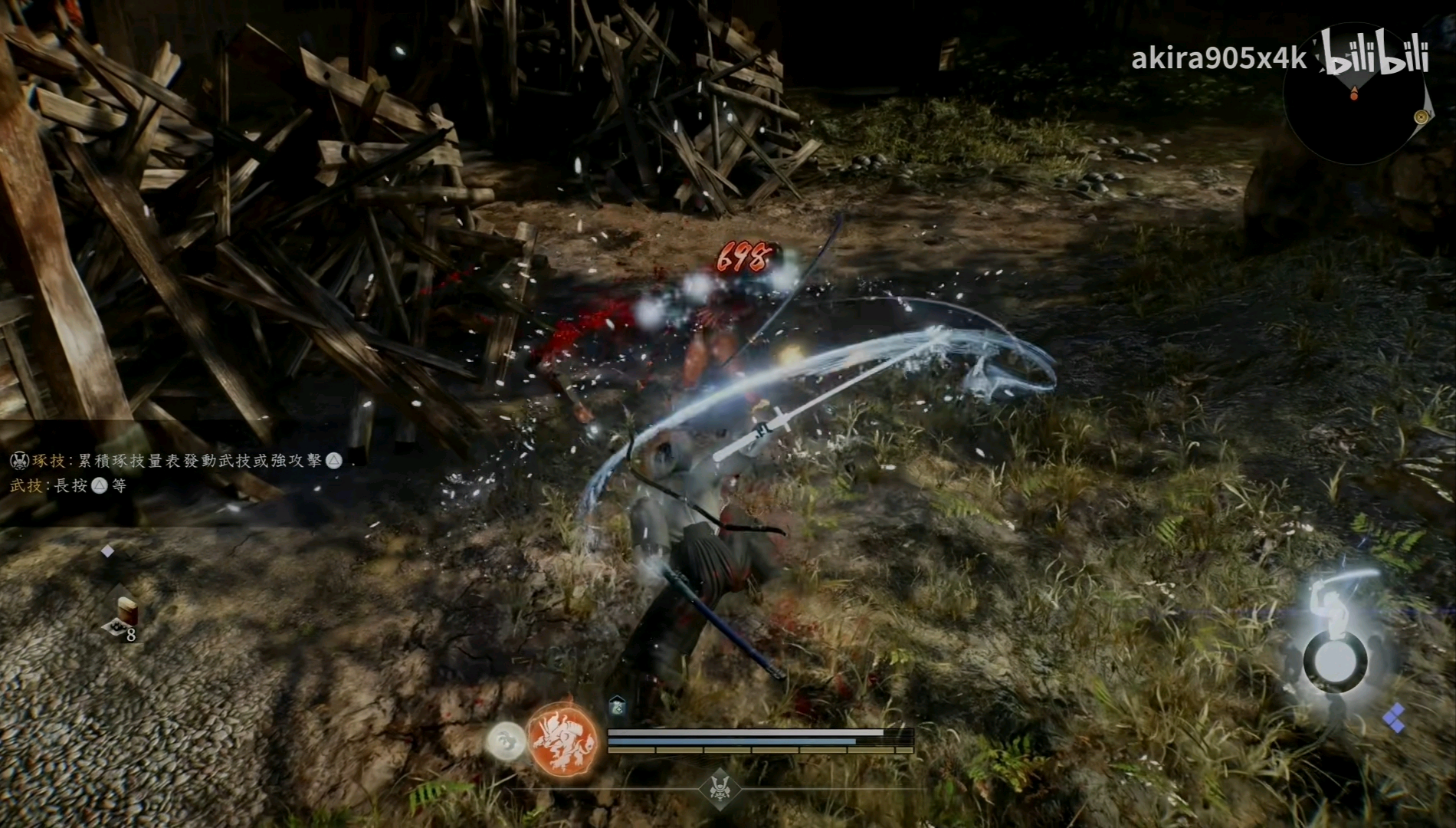Click the blue diamond cluster icon

click(1395, 718)
